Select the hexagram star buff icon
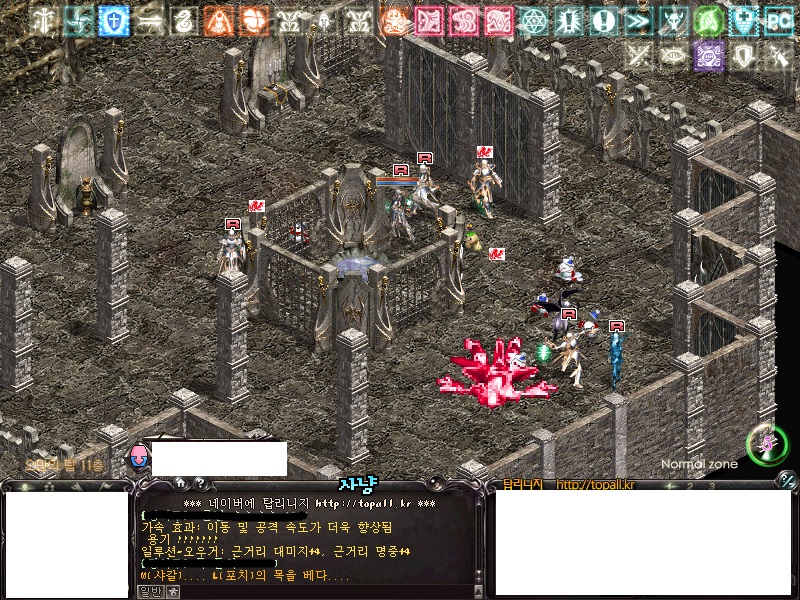 pos(534,20)
